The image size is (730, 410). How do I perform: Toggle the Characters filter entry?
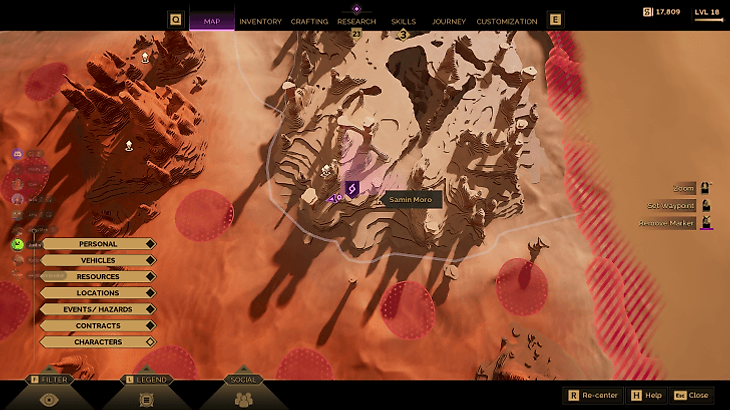point(98,342)
